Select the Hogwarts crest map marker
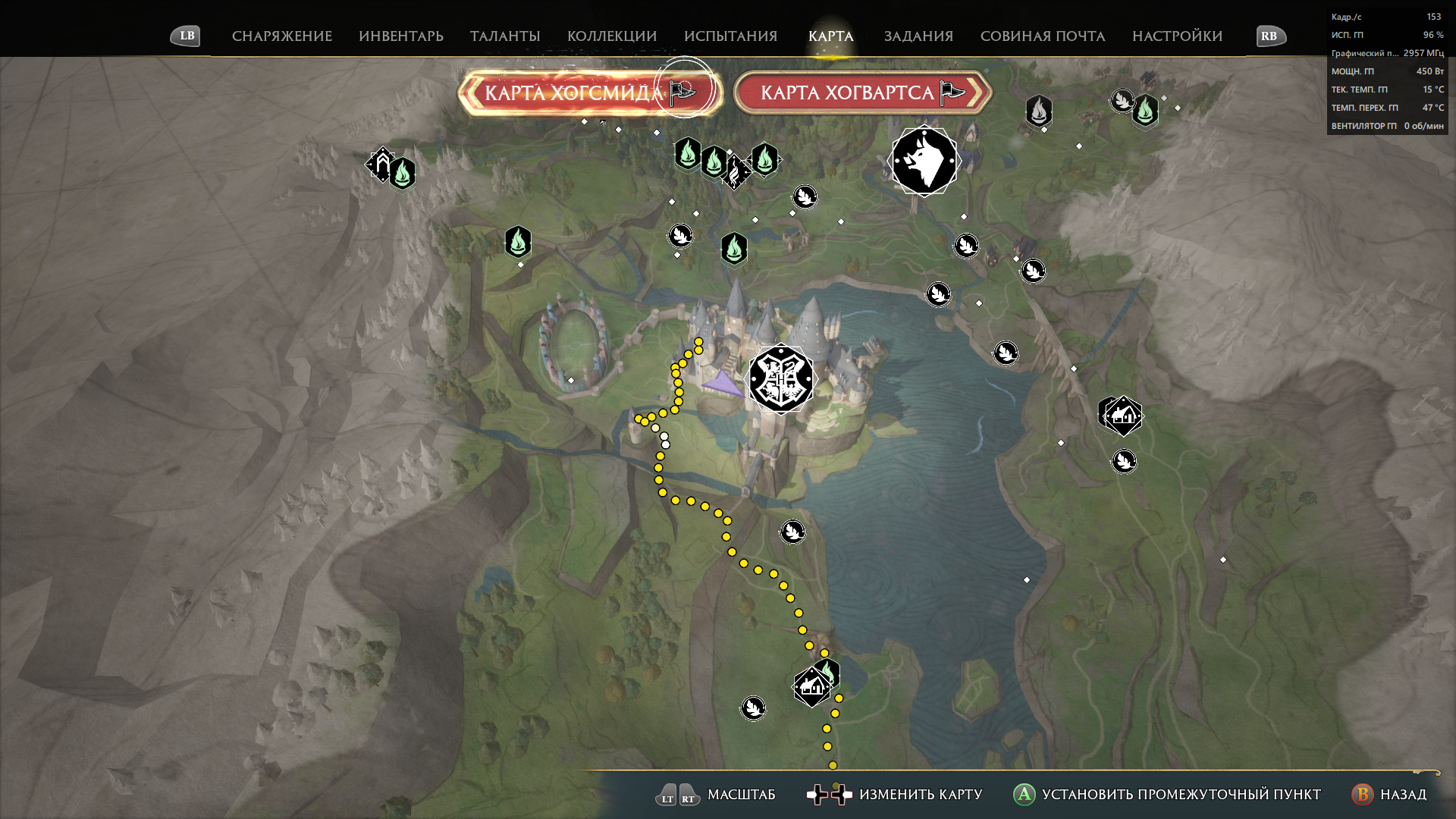Viewport: 1456px width, 819px height. (x=781, y=379)
